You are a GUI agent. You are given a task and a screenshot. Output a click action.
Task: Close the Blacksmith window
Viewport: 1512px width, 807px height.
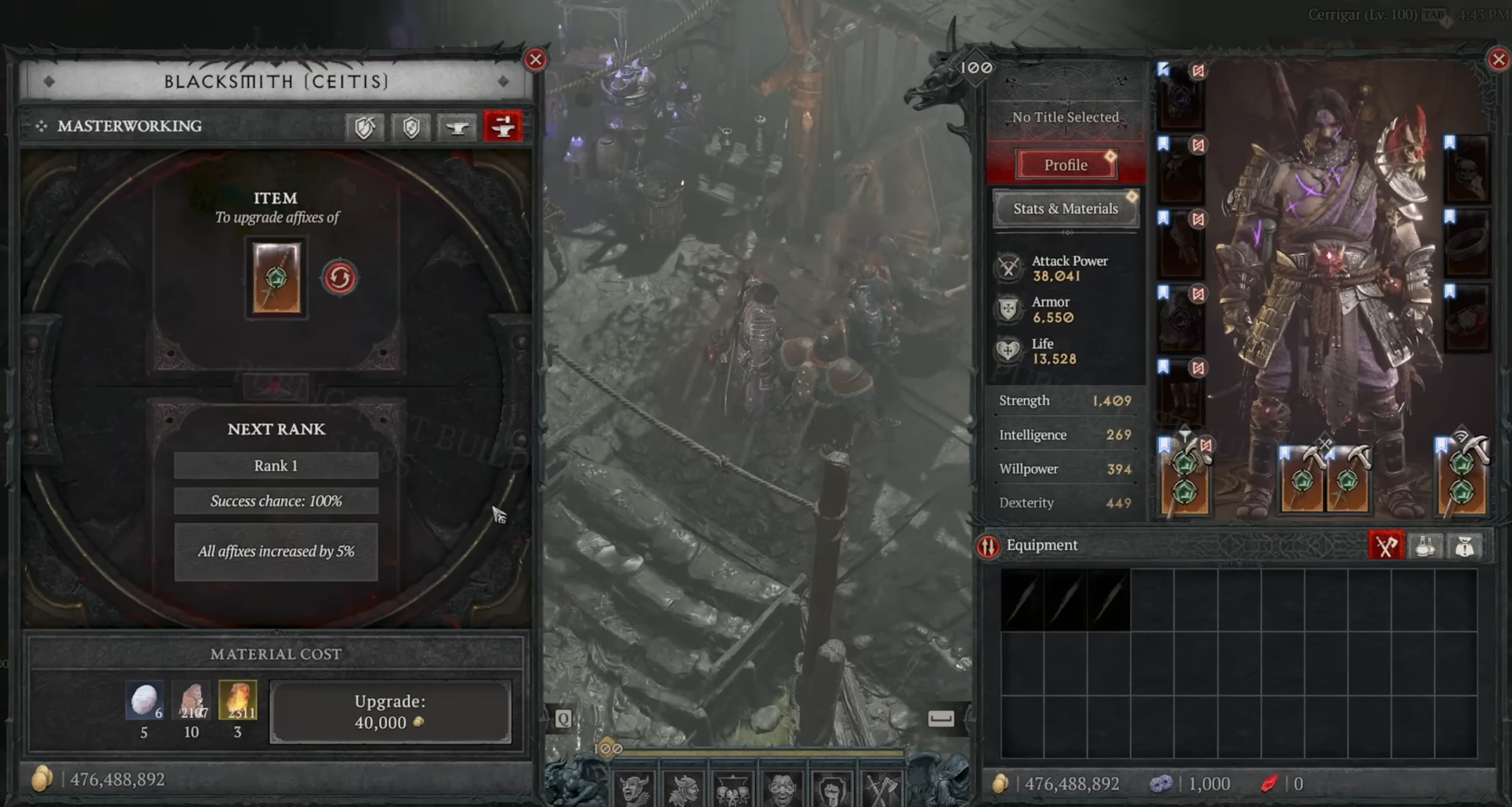[535, 60]
